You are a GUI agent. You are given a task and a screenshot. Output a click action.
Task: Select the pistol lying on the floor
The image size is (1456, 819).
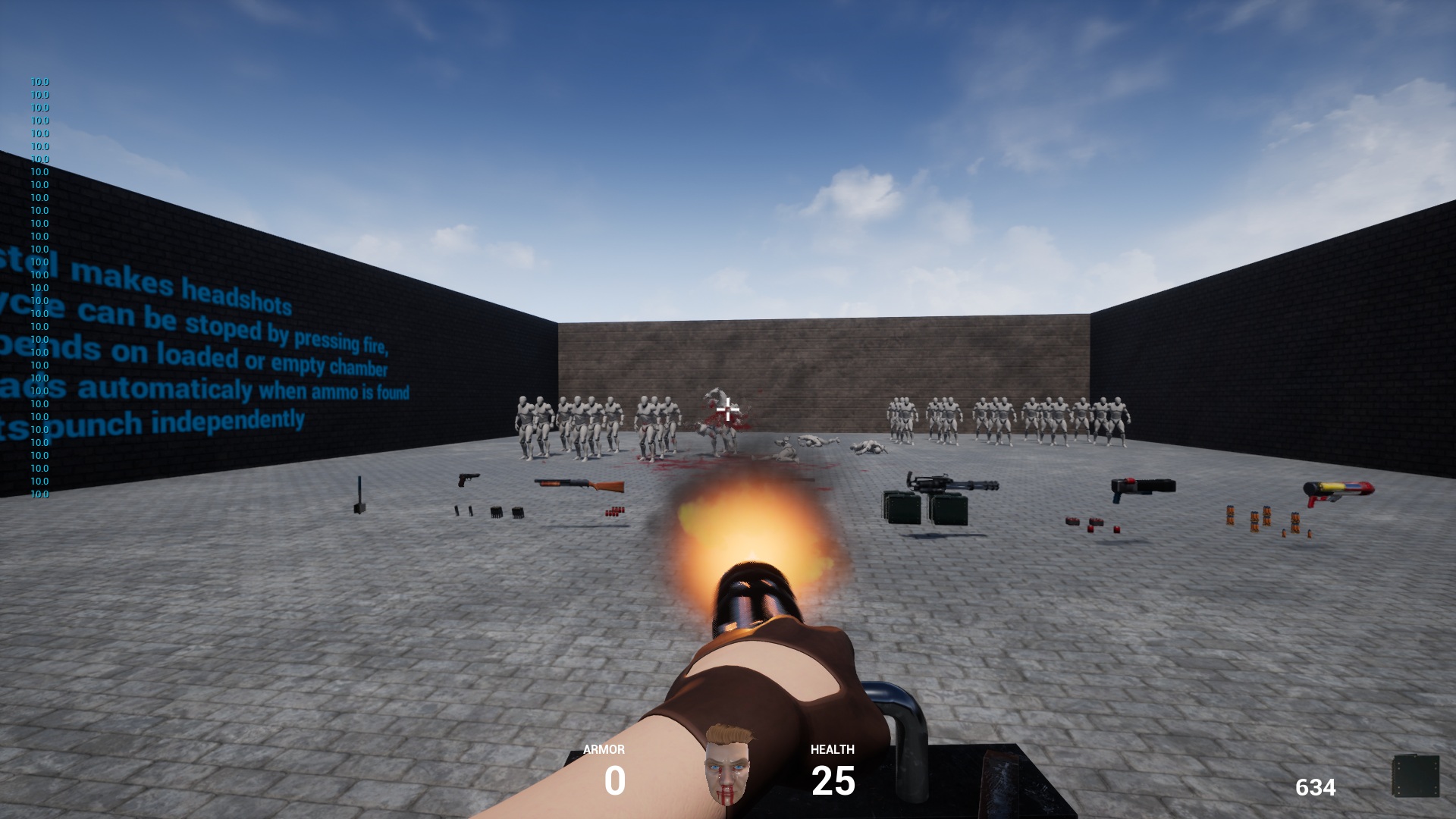pyautogui.click(x=466, y=478)
